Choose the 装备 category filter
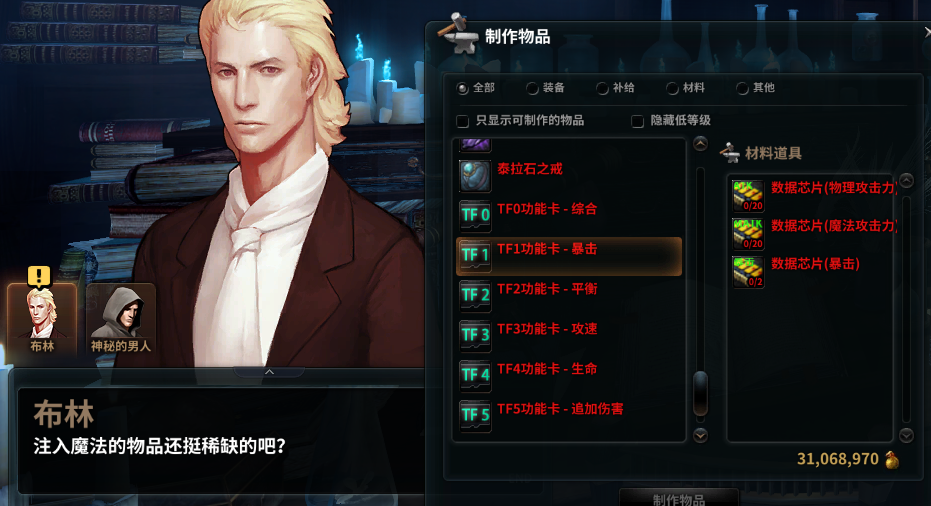Image resolution: width=931 pixels, height=506 pixels. tap(533, 88)
